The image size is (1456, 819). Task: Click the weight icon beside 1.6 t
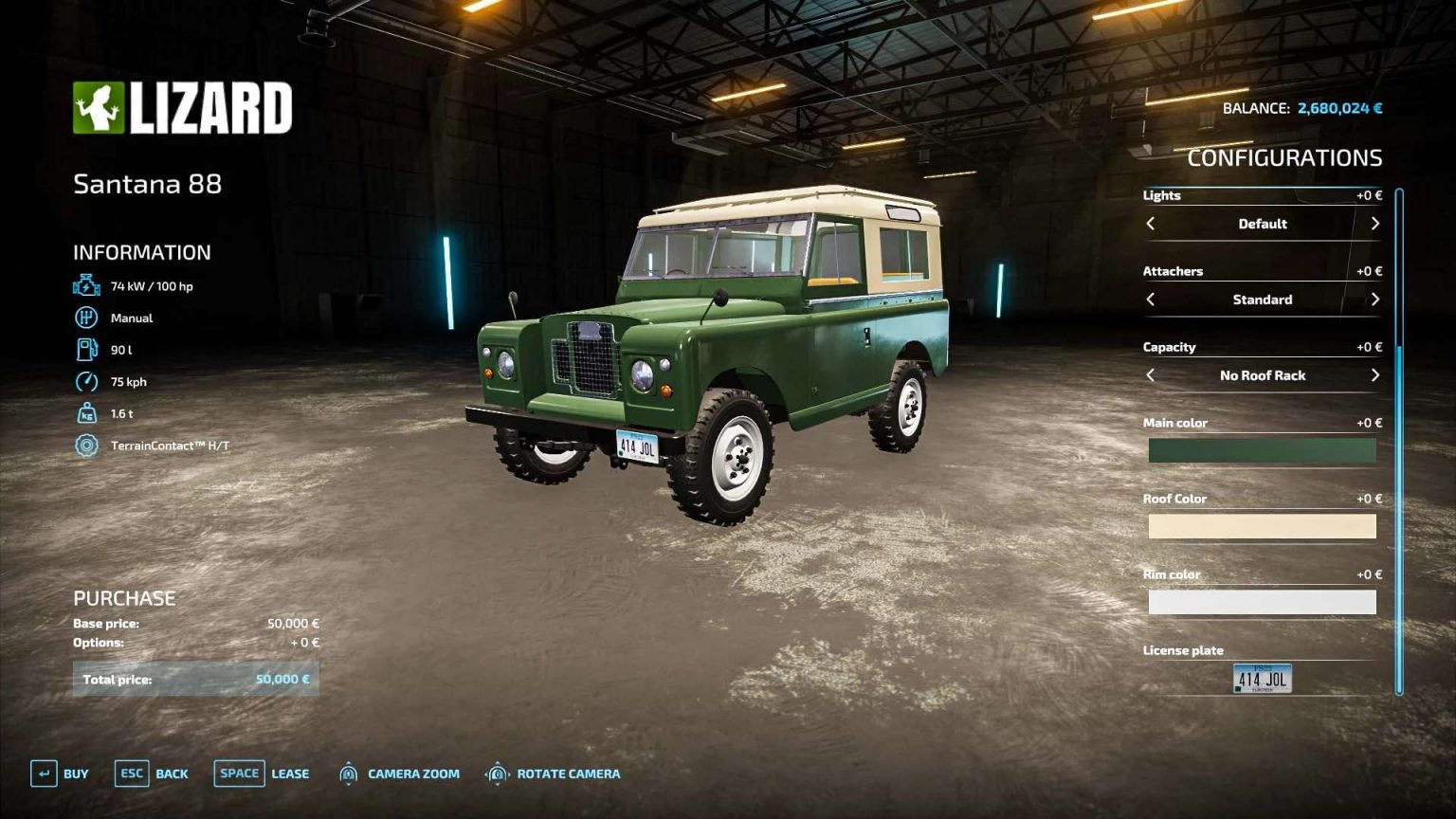coord(85,413)
